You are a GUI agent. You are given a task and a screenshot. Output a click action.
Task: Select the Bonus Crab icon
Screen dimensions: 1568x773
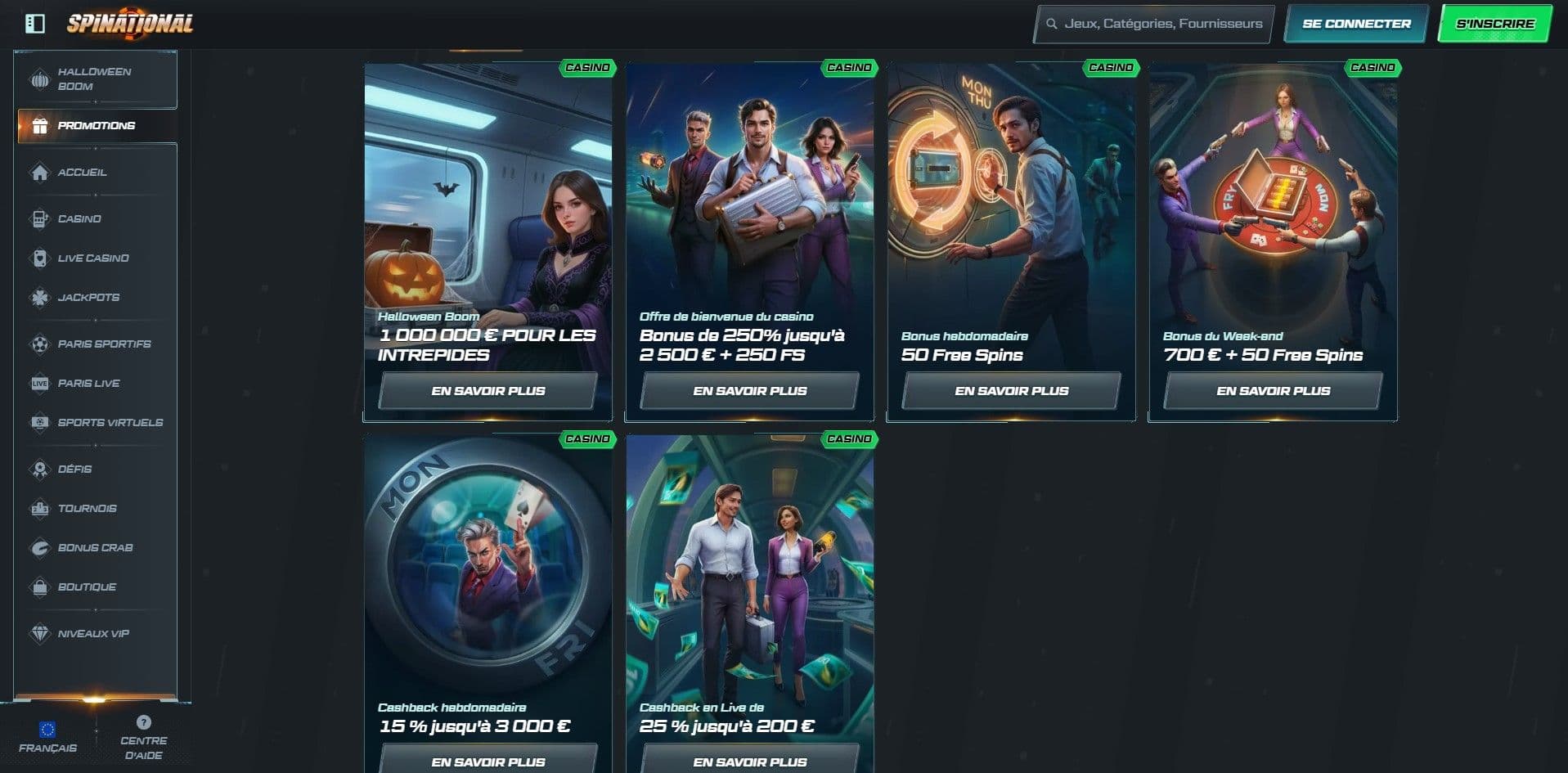(x=38, y=547)
